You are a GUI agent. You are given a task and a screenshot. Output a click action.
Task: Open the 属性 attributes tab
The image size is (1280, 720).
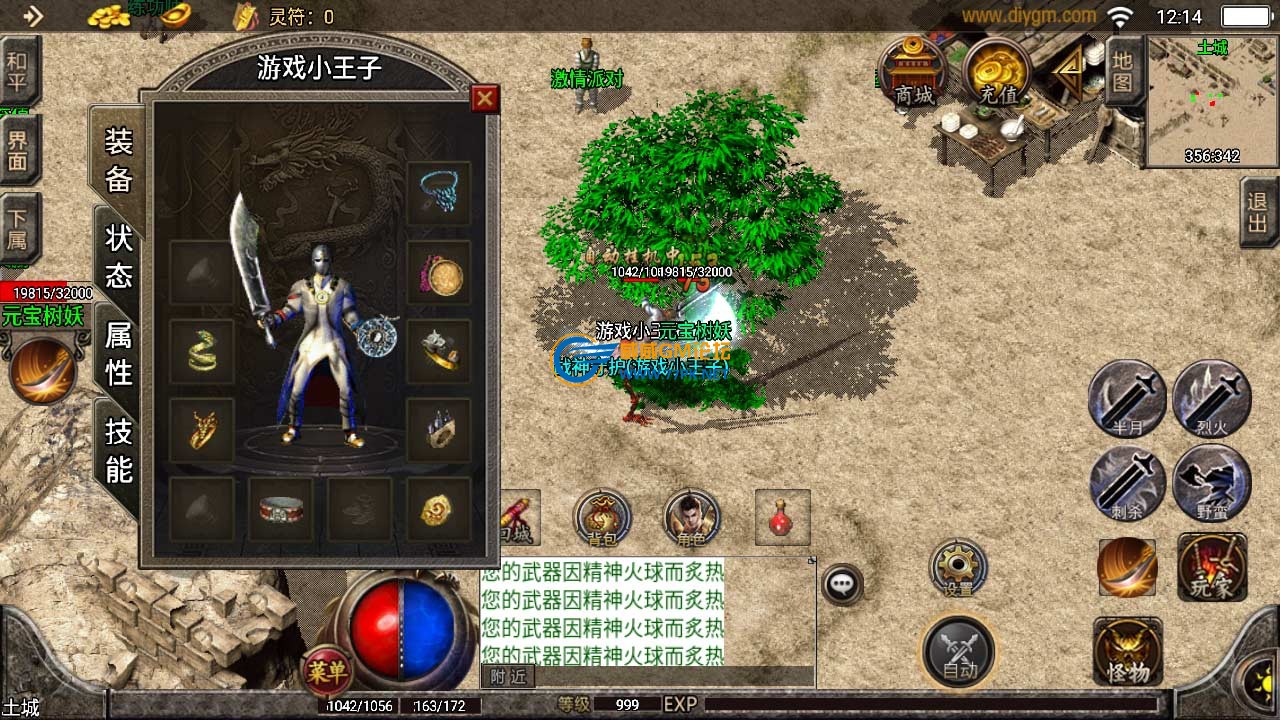[120, 353]
